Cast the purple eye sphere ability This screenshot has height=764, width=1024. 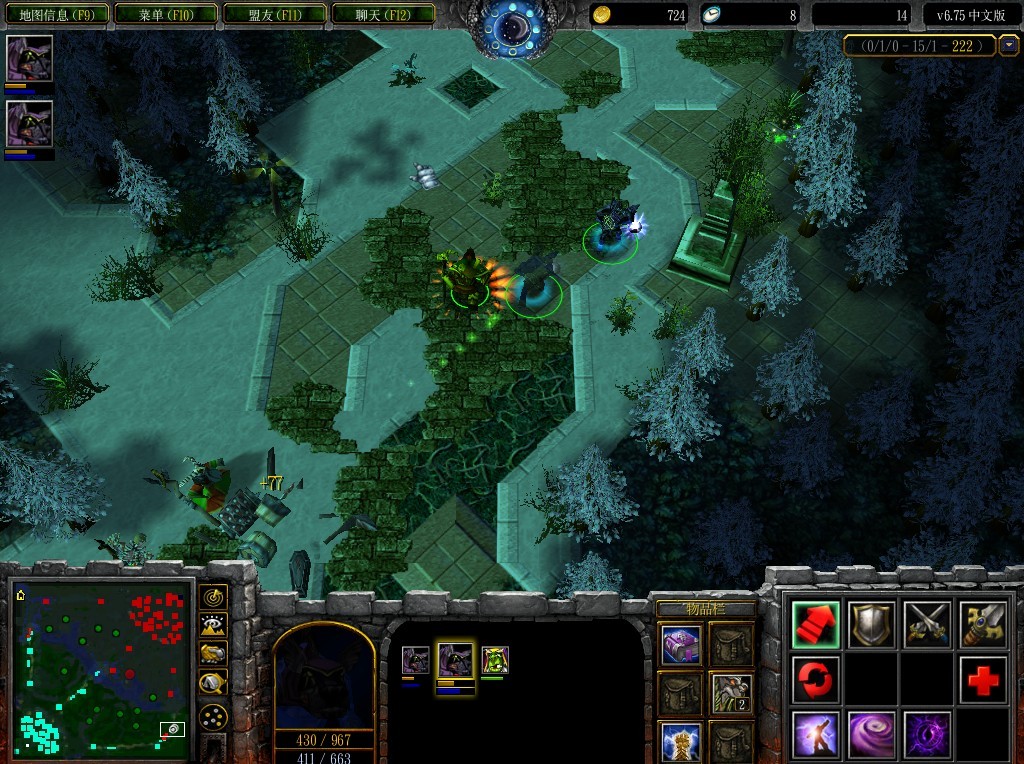click(928, 735)
